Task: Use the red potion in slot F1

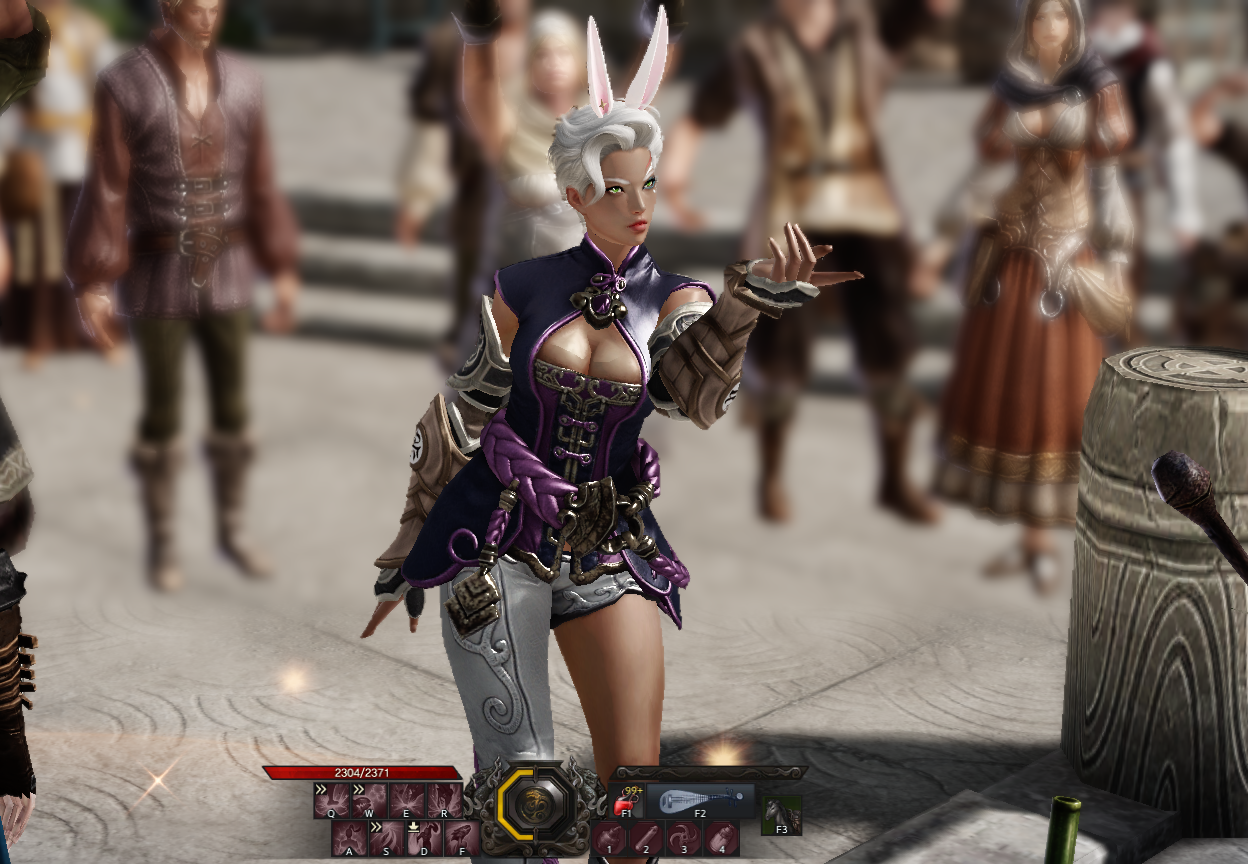Action: 627,799
